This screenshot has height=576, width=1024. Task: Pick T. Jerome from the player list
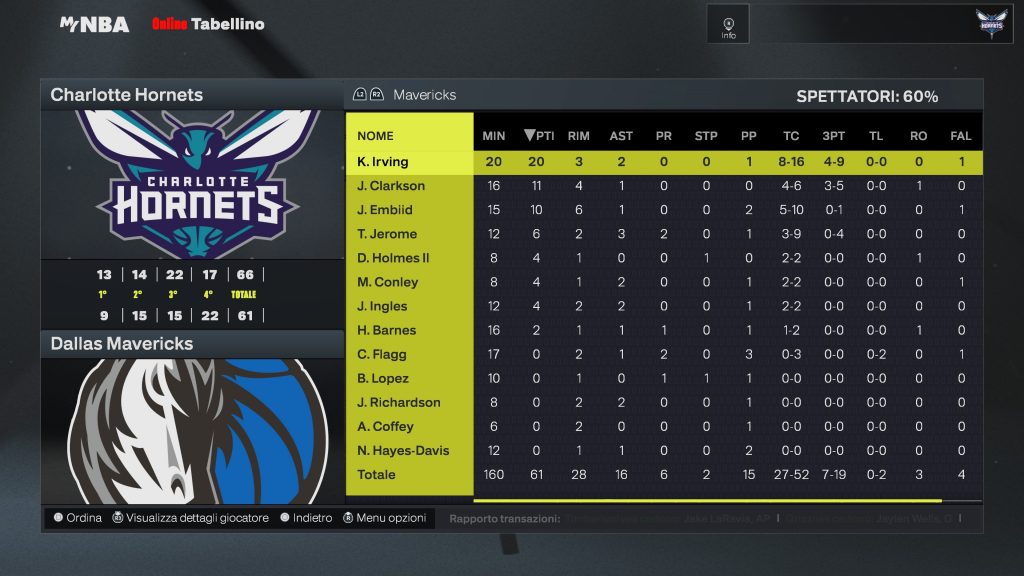click(x=387, y=234)
